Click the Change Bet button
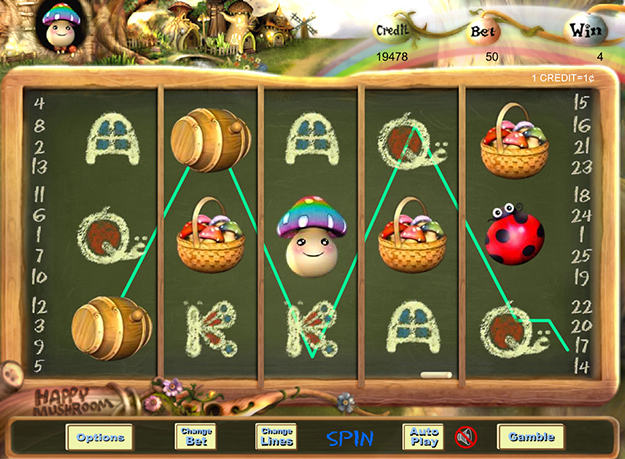This screenshot has width=625, height=459. [194, 437]
